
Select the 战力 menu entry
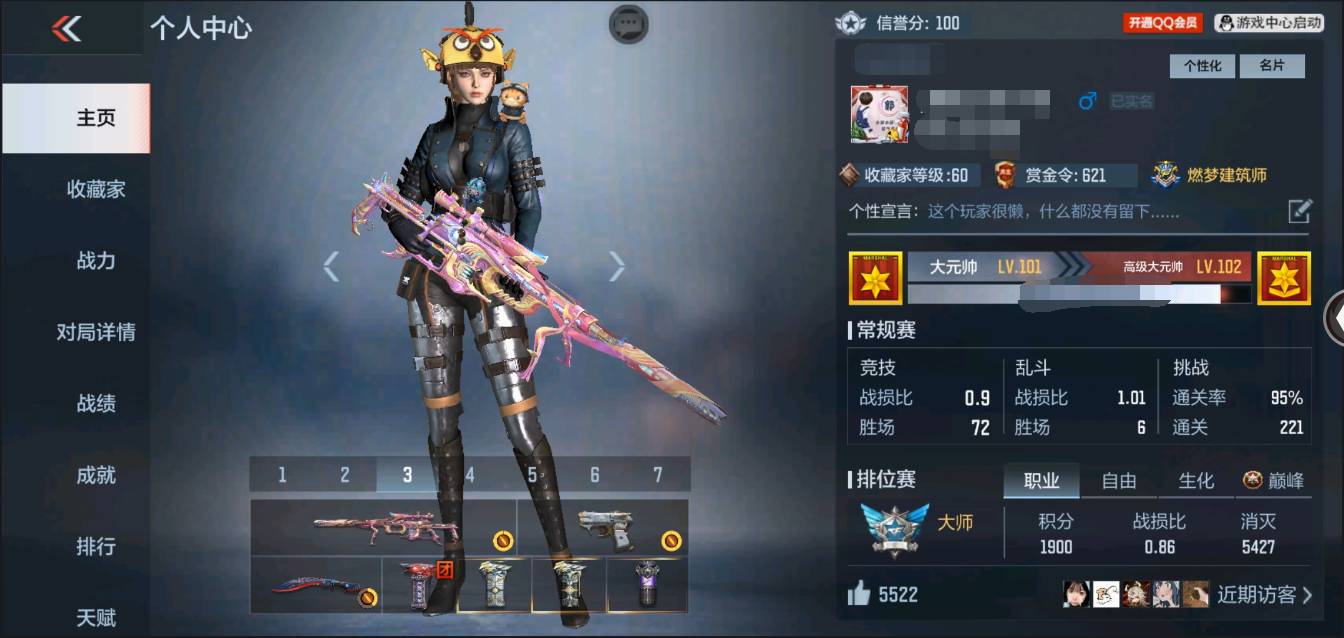[x=96, y=261]
